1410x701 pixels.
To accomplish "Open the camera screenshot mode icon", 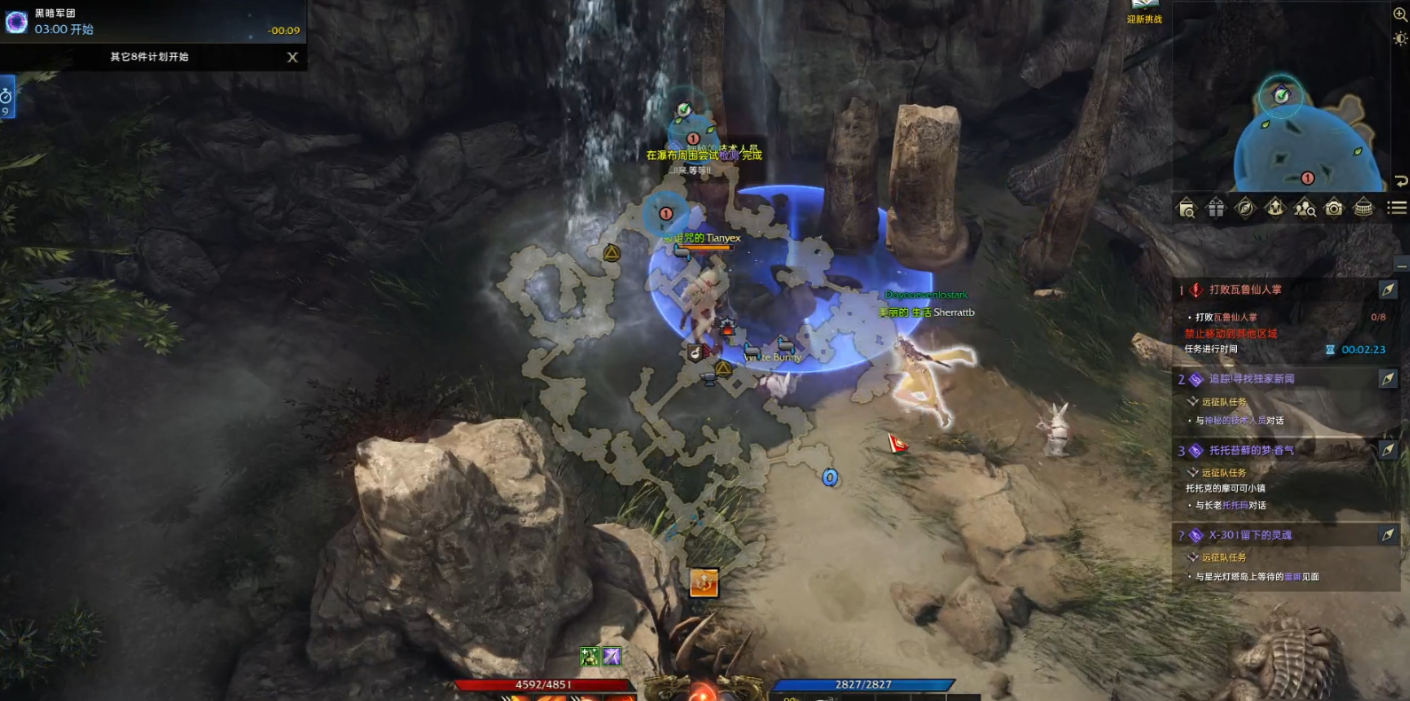I will coord(1334,208).
